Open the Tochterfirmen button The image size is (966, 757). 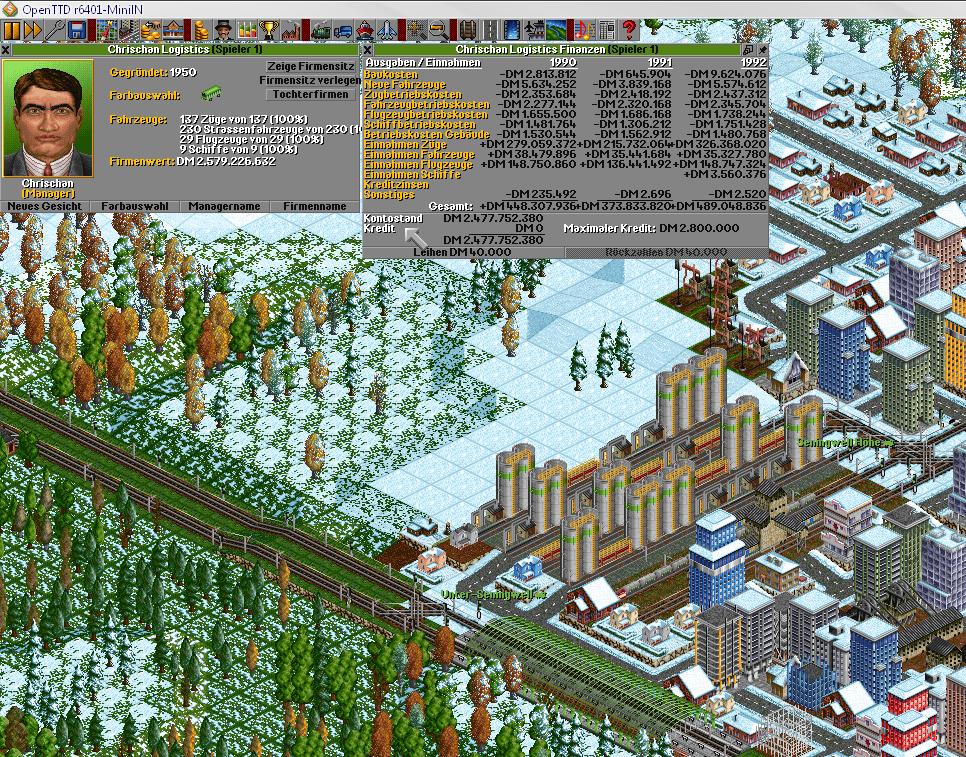point(311,94)
